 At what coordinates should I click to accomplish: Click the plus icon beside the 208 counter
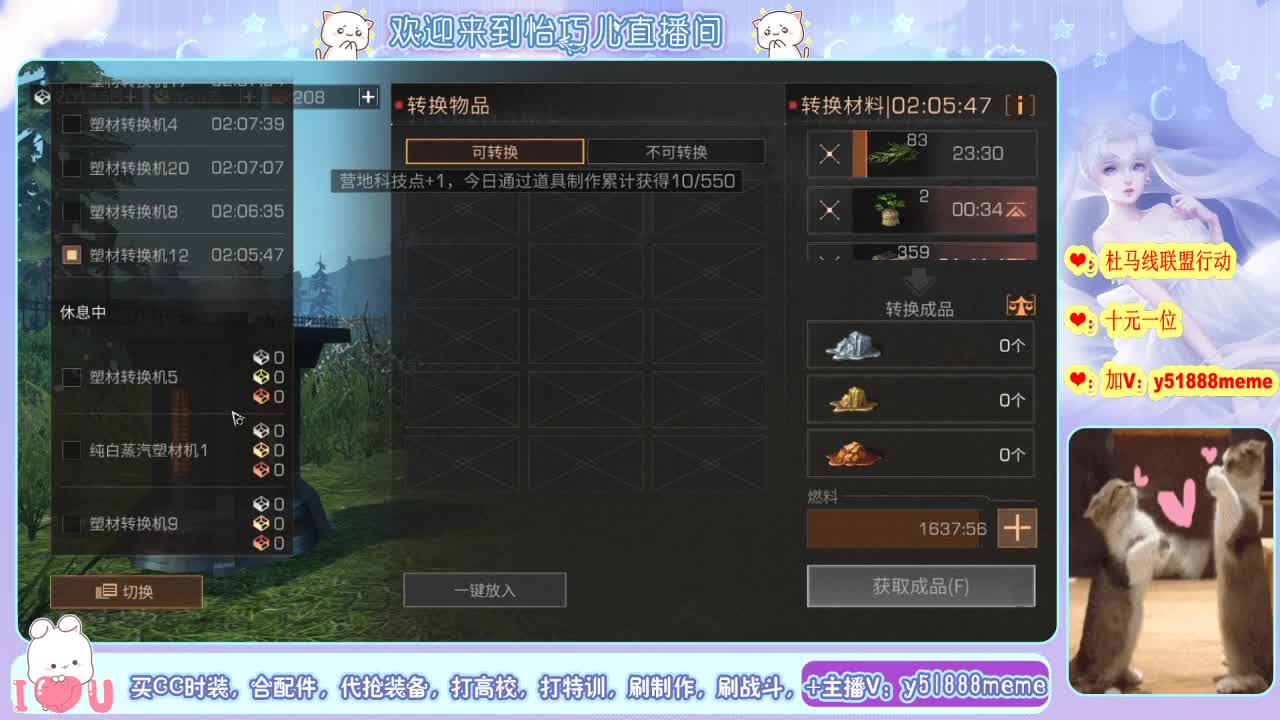(367, 97)
